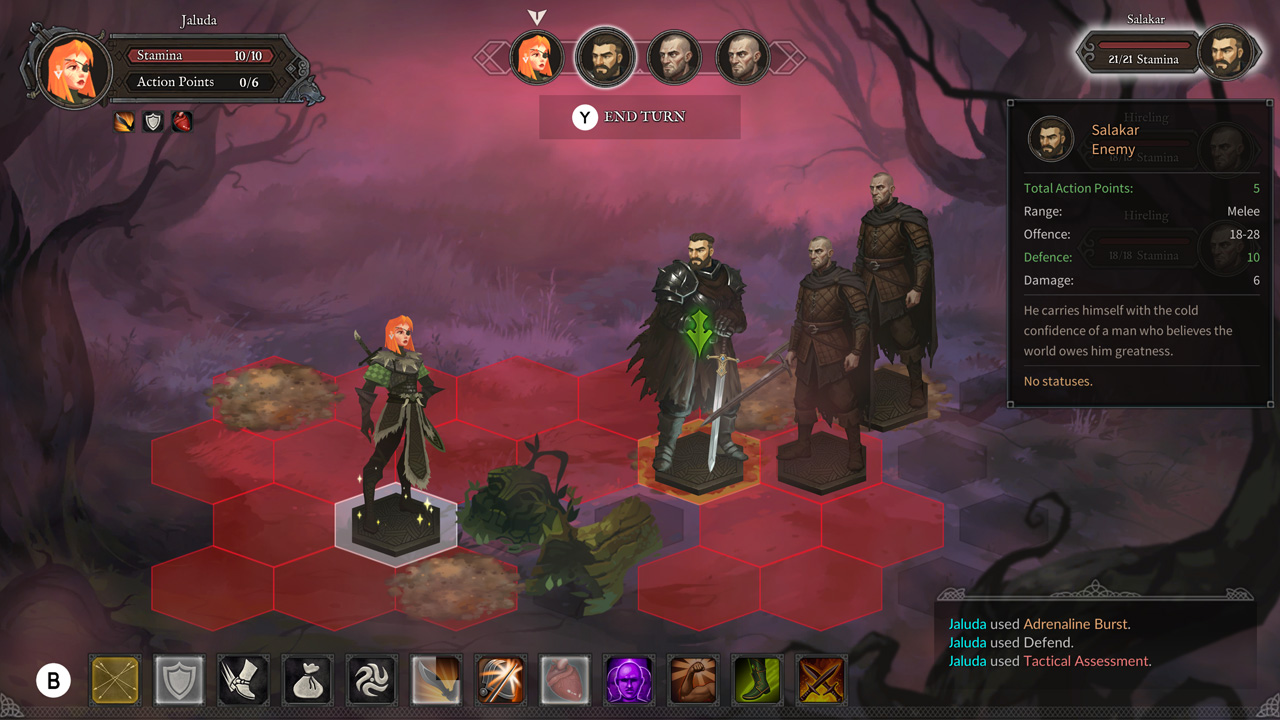
Task: Activate the green boots movement ability
Action: pos(757,680)
